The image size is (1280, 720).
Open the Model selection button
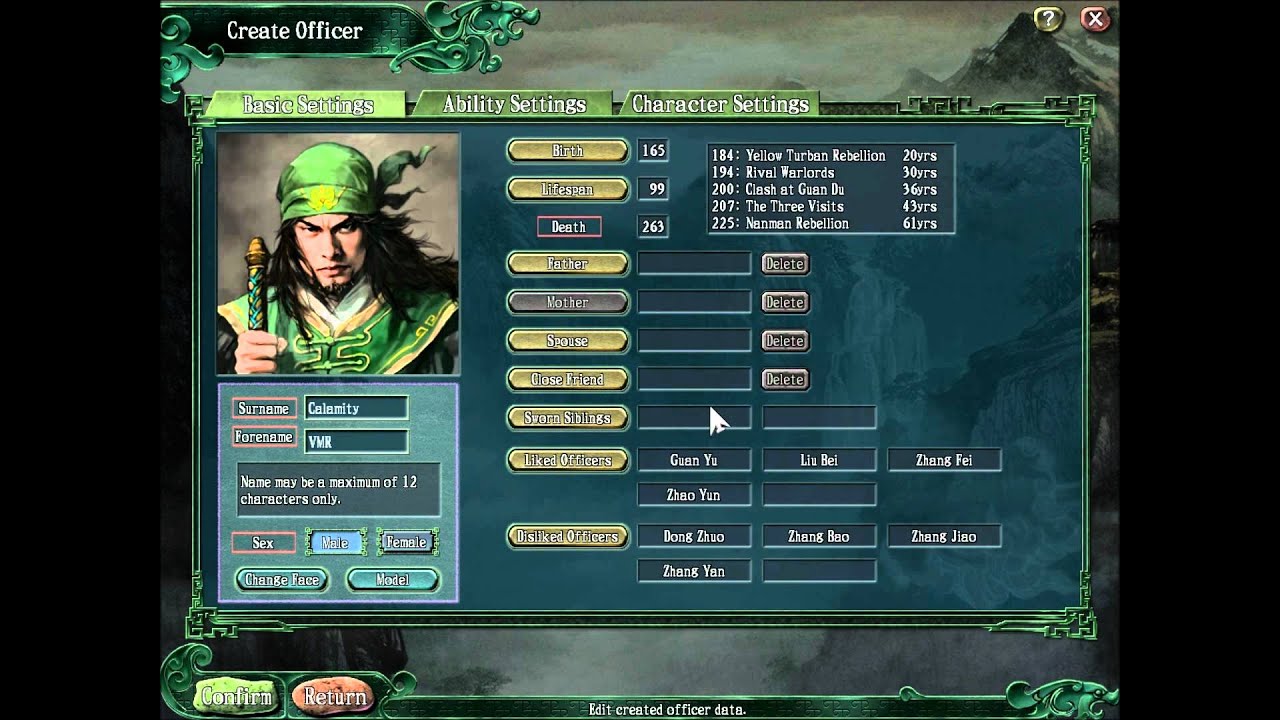click(392, 580)
